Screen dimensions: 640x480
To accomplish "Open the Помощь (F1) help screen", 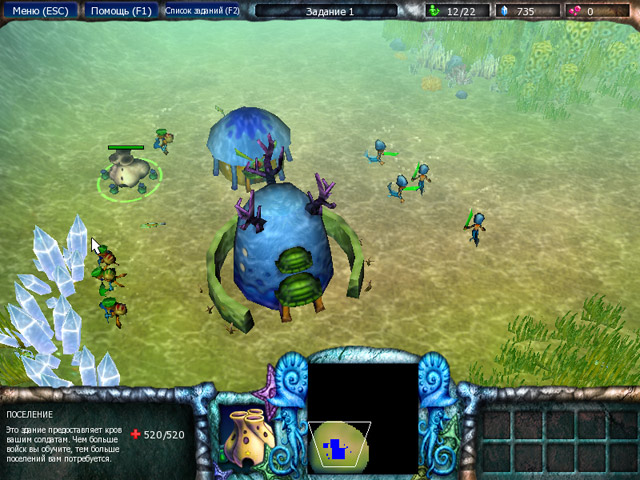I will pyautogui.click(x=120, y=12).
